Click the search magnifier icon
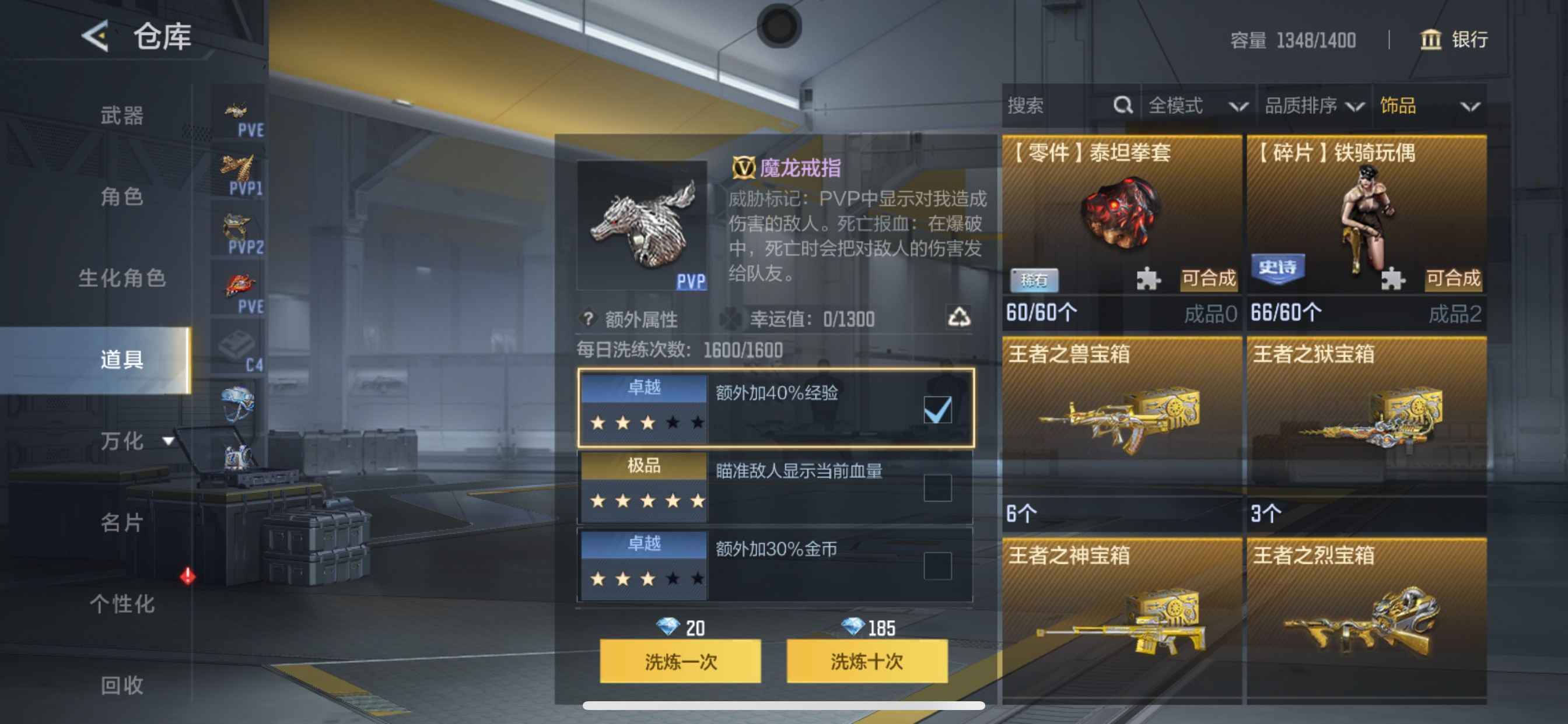This screenshot has height=724, width=1568. click(1123, 106)
